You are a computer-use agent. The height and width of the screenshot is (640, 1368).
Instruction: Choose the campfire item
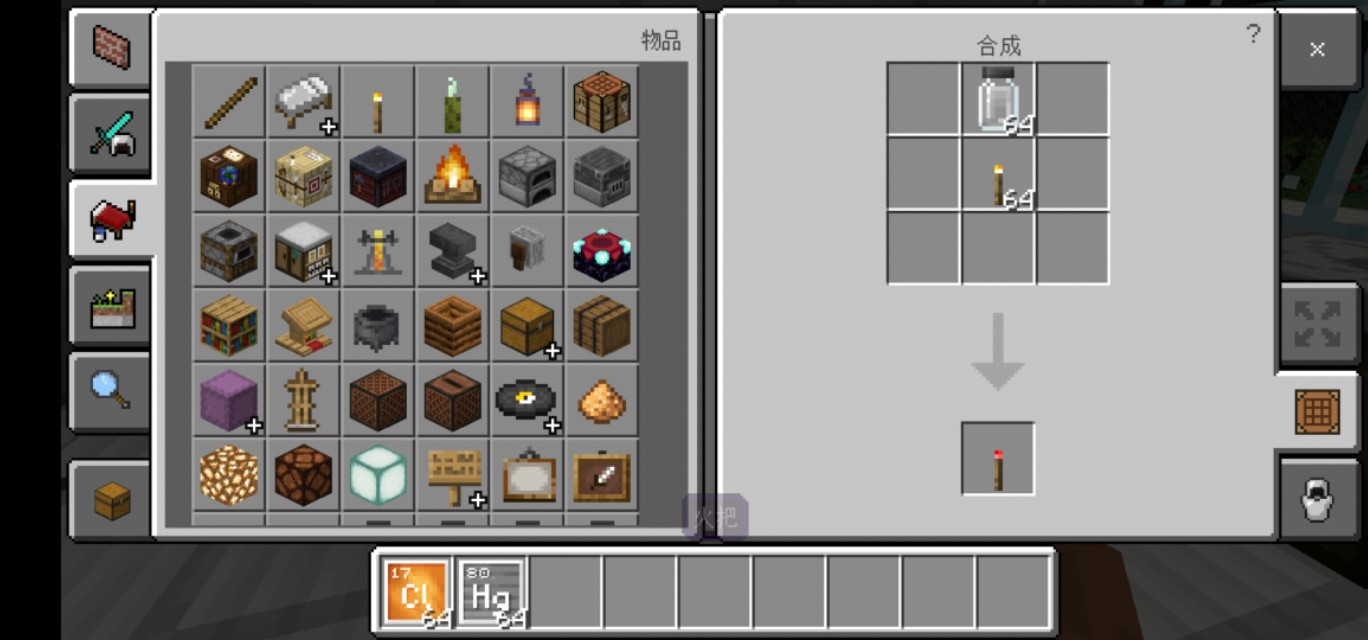tap(453, 175)
